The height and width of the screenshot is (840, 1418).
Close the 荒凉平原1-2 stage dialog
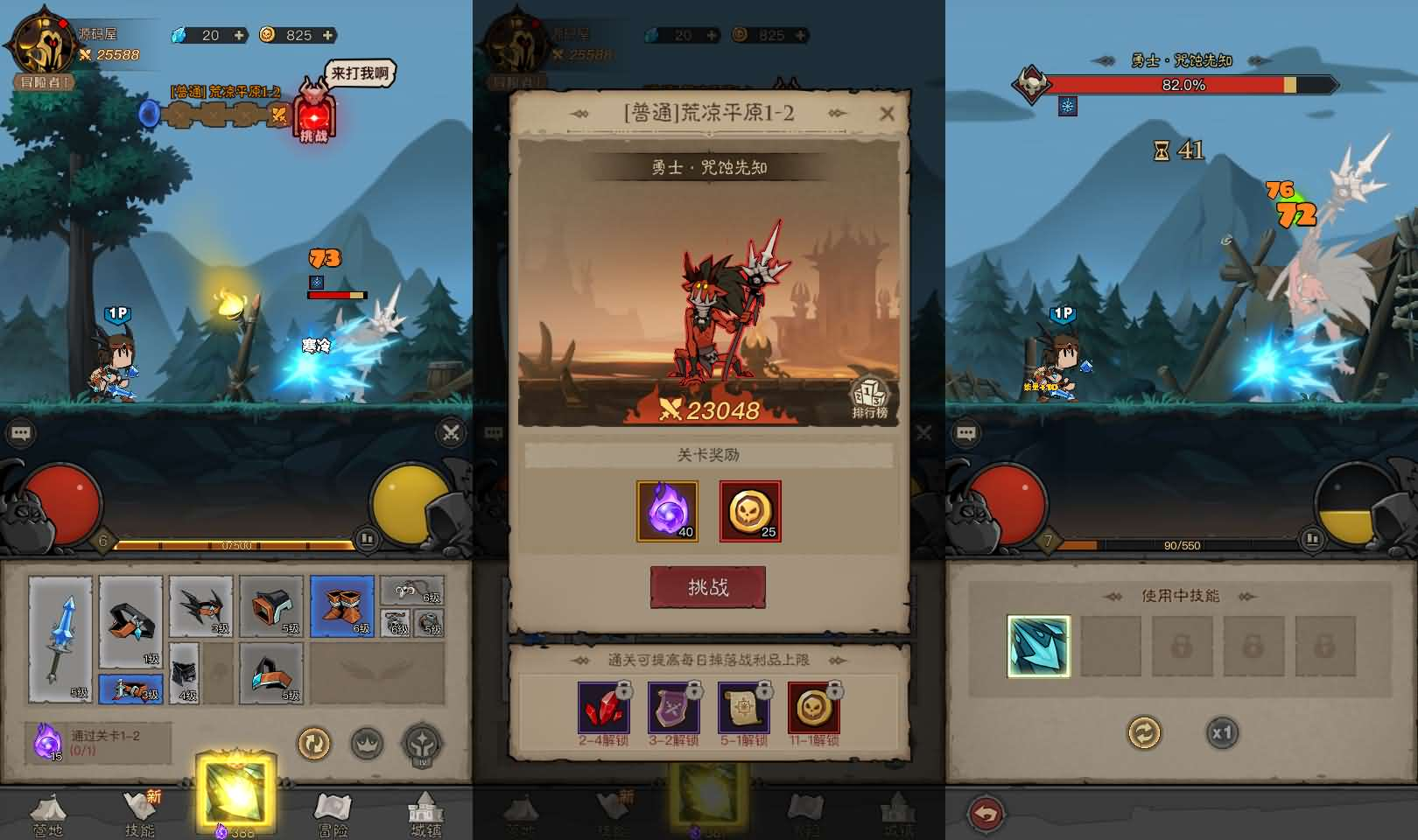click(x=887, y=114)
